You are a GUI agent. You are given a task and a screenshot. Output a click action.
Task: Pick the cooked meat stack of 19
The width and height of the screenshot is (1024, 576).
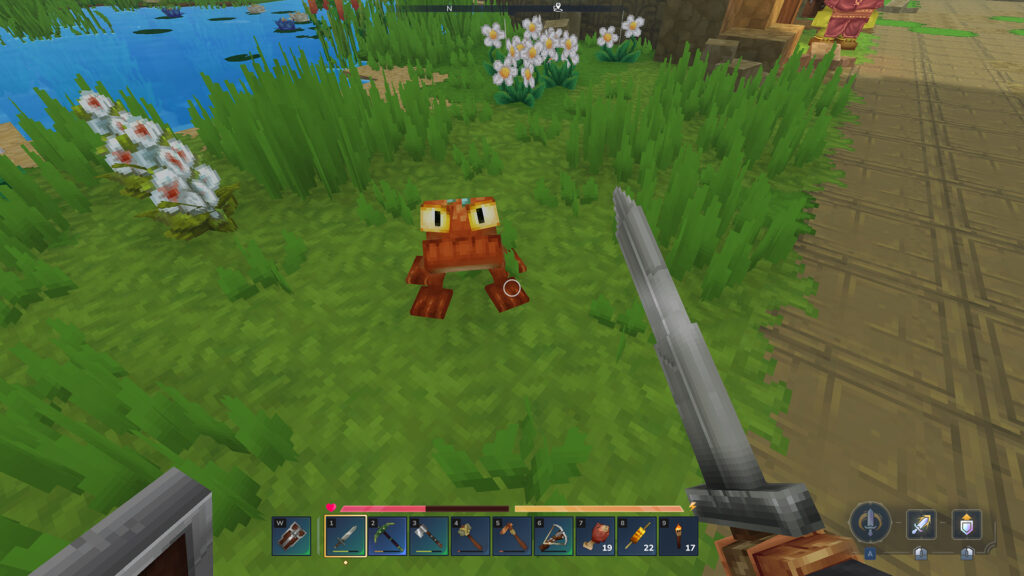point(595,536)
